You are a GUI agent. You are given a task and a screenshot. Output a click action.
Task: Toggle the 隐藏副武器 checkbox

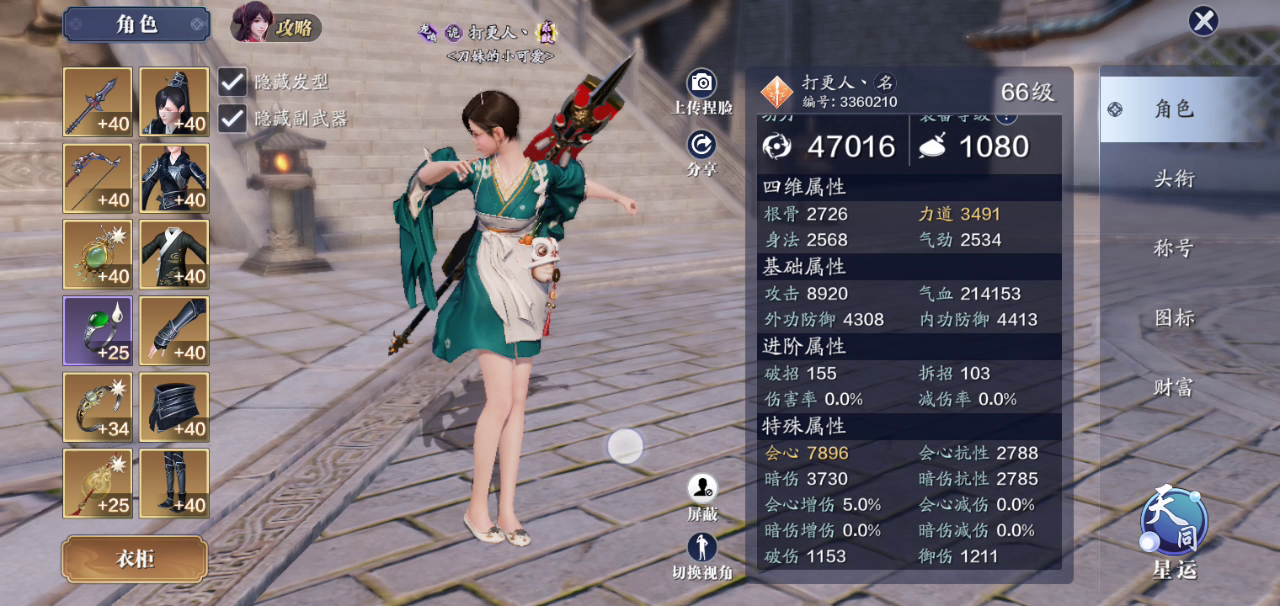point(232,118)
